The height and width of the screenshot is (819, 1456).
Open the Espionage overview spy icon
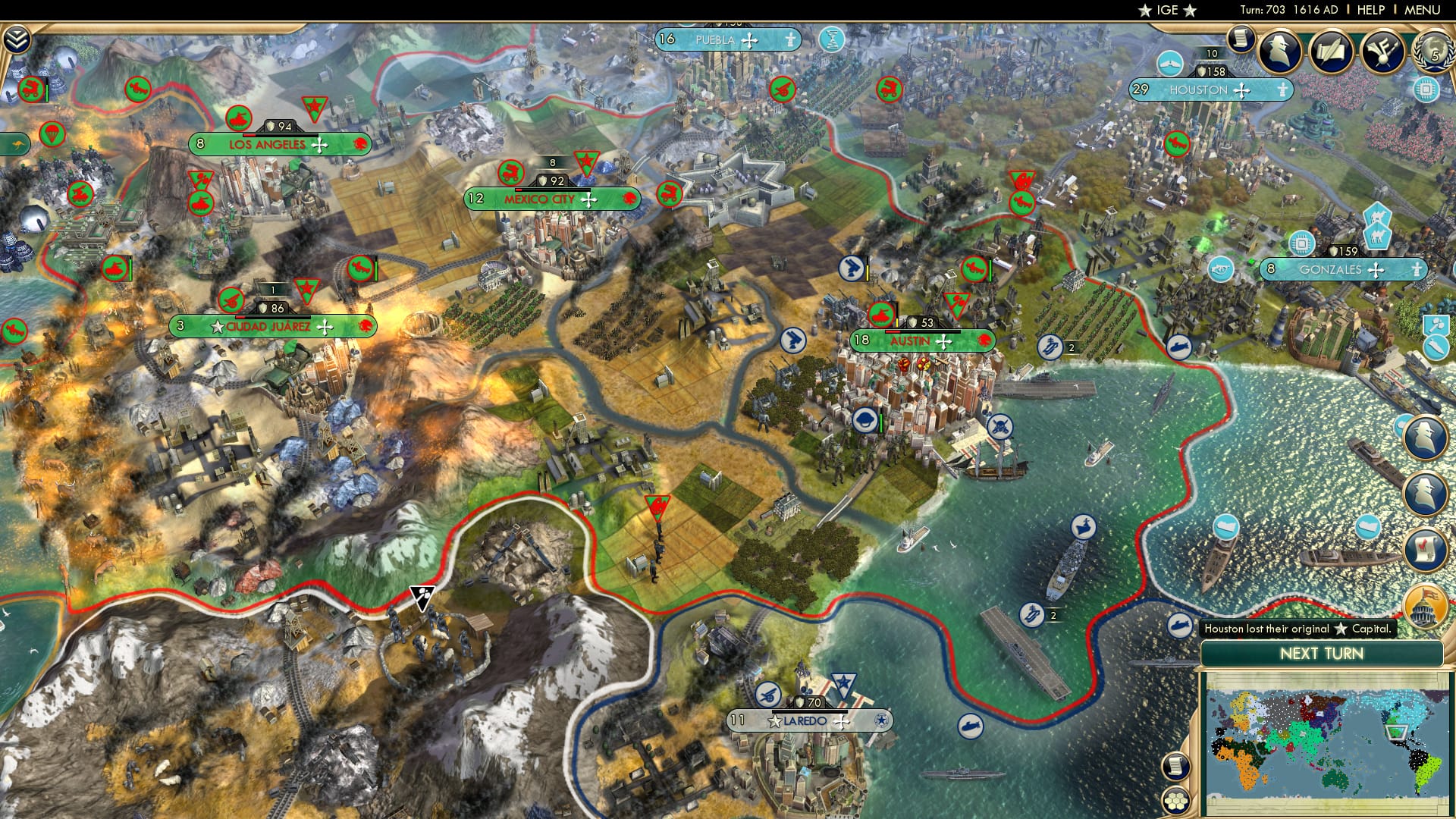click(1278, 51)
